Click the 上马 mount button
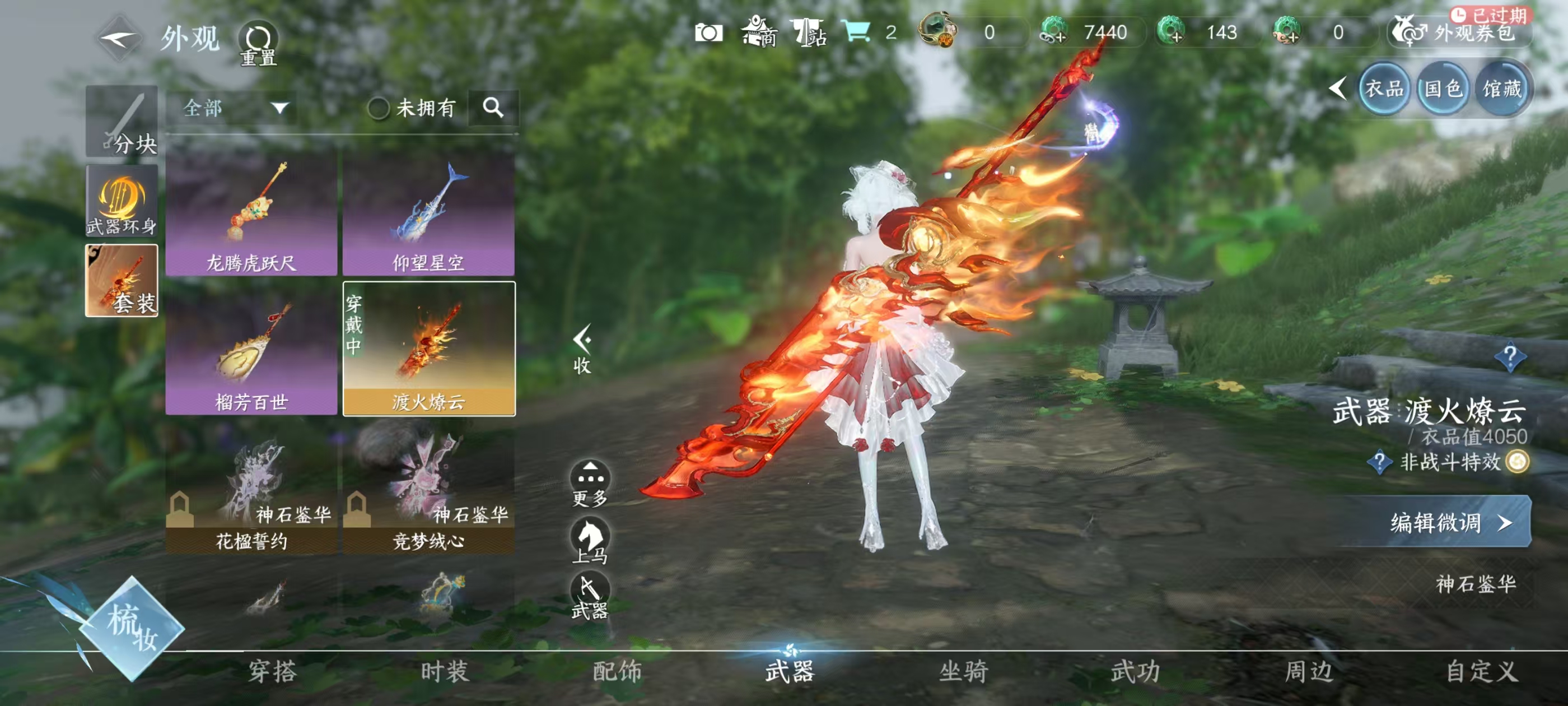Image resolution: width=1568 pixels, height=706 pixels. pyautogui.click(x=590, y=540)
